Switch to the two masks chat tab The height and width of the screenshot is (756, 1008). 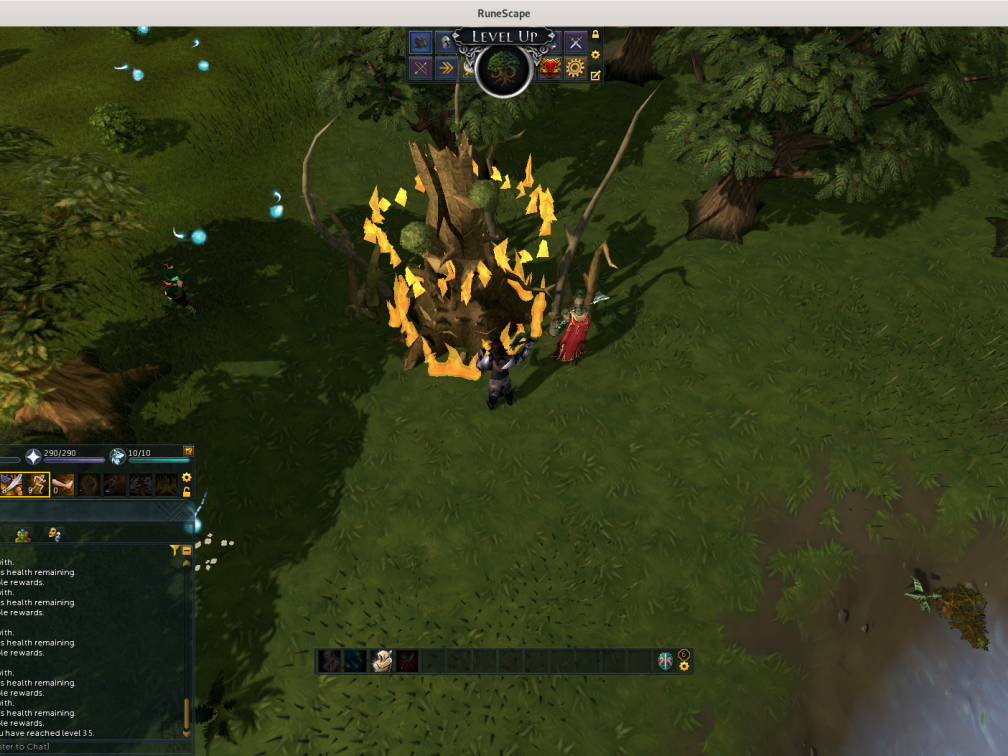[x=54, y=535]
